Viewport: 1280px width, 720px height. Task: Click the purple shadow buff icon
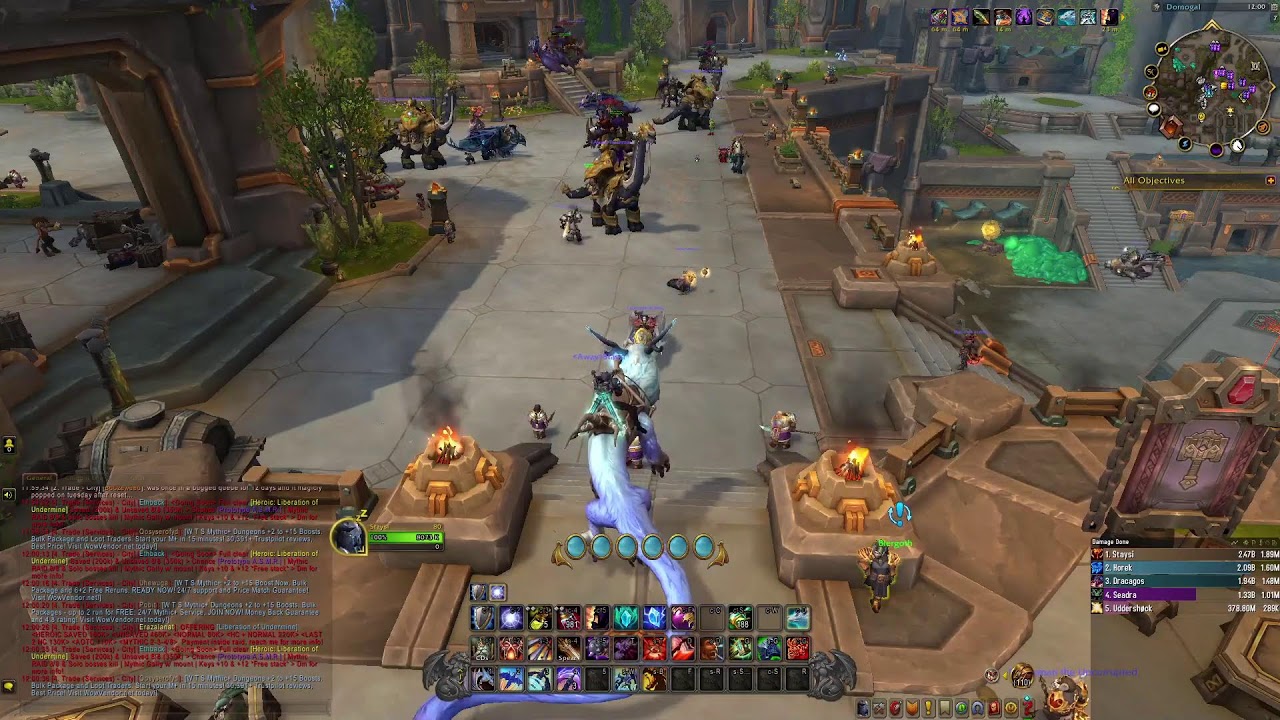[1024, 17]
